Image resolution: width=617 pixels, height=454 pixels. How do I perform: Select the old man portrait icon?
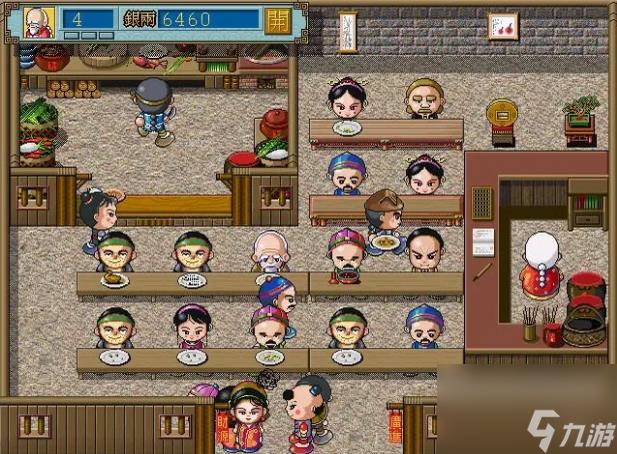[38, 21]
